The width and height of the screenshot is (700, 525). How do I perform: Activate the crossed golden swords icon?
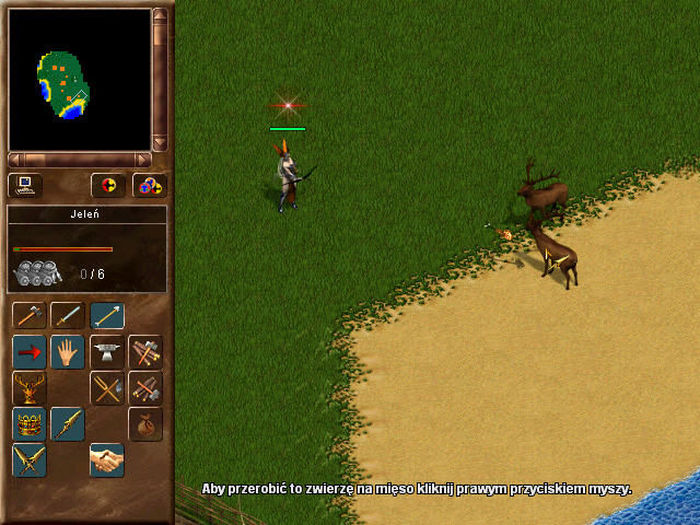[29, 460]
